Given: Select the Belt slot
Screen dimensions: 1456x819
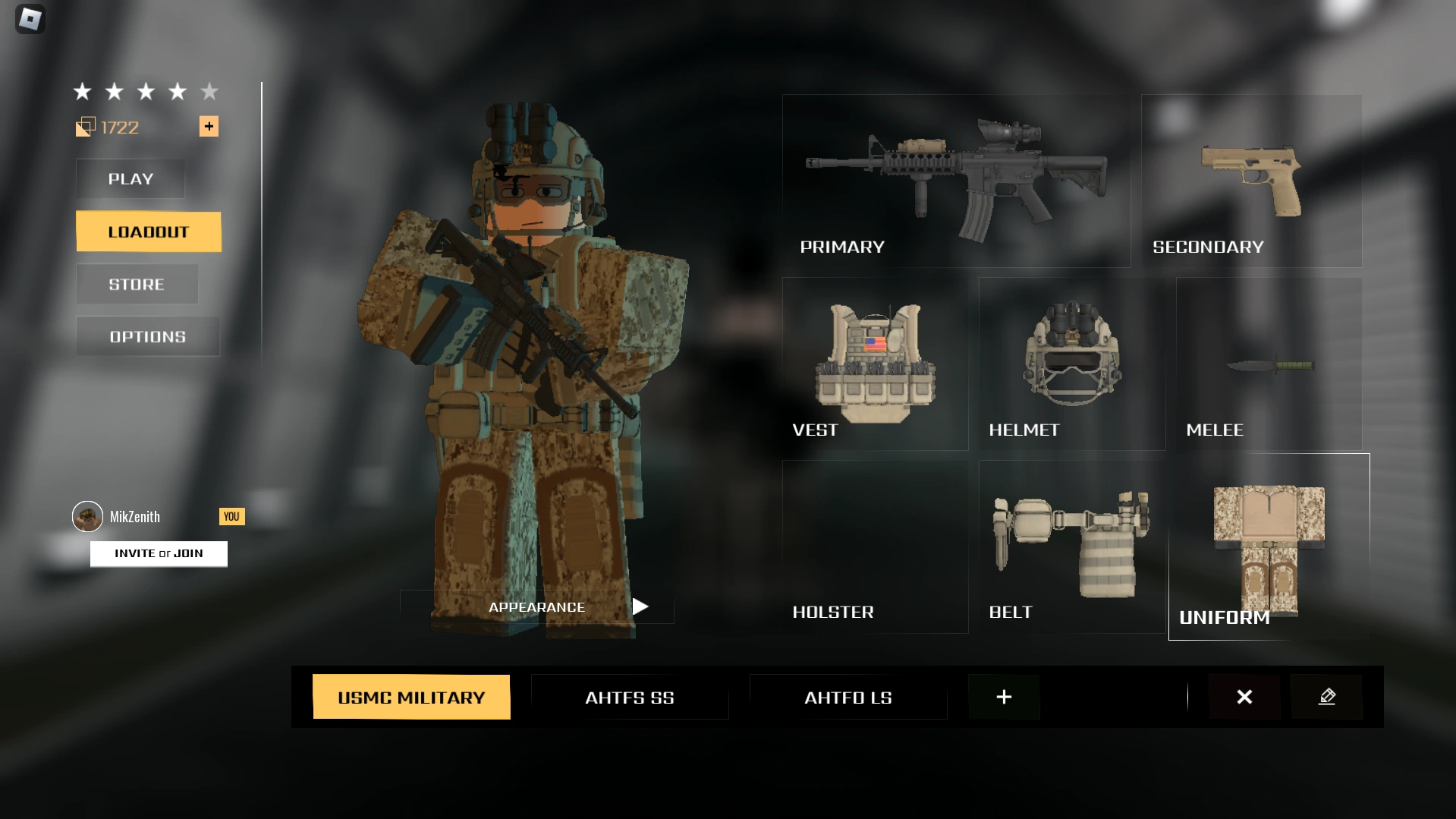Looking at the screenshot, I should pos(1071,547).
